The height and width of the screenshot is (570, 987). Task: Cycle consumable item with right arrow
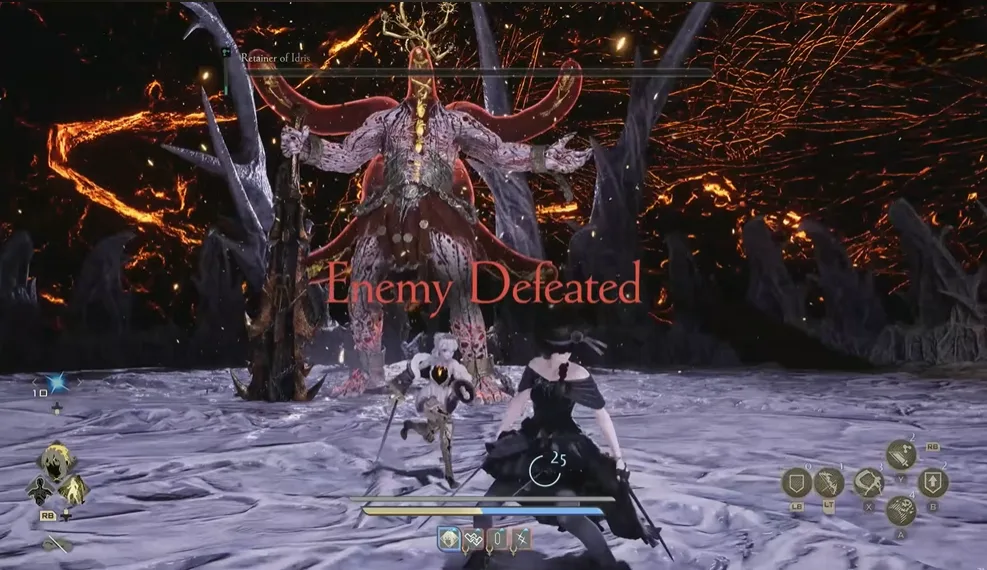click(x=79, y=382)
